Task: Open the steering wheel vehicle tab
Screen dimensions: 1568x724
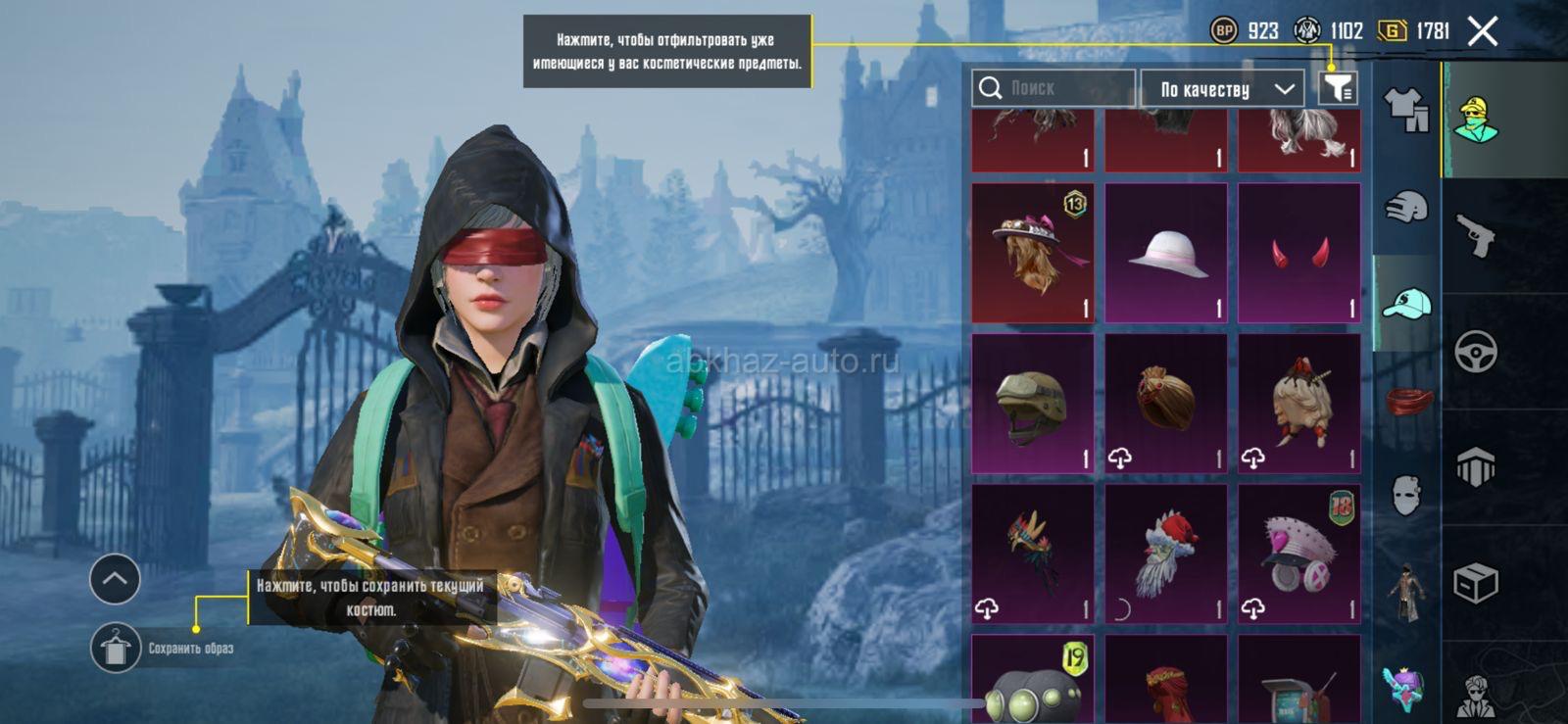Action: click(1476, 351)
